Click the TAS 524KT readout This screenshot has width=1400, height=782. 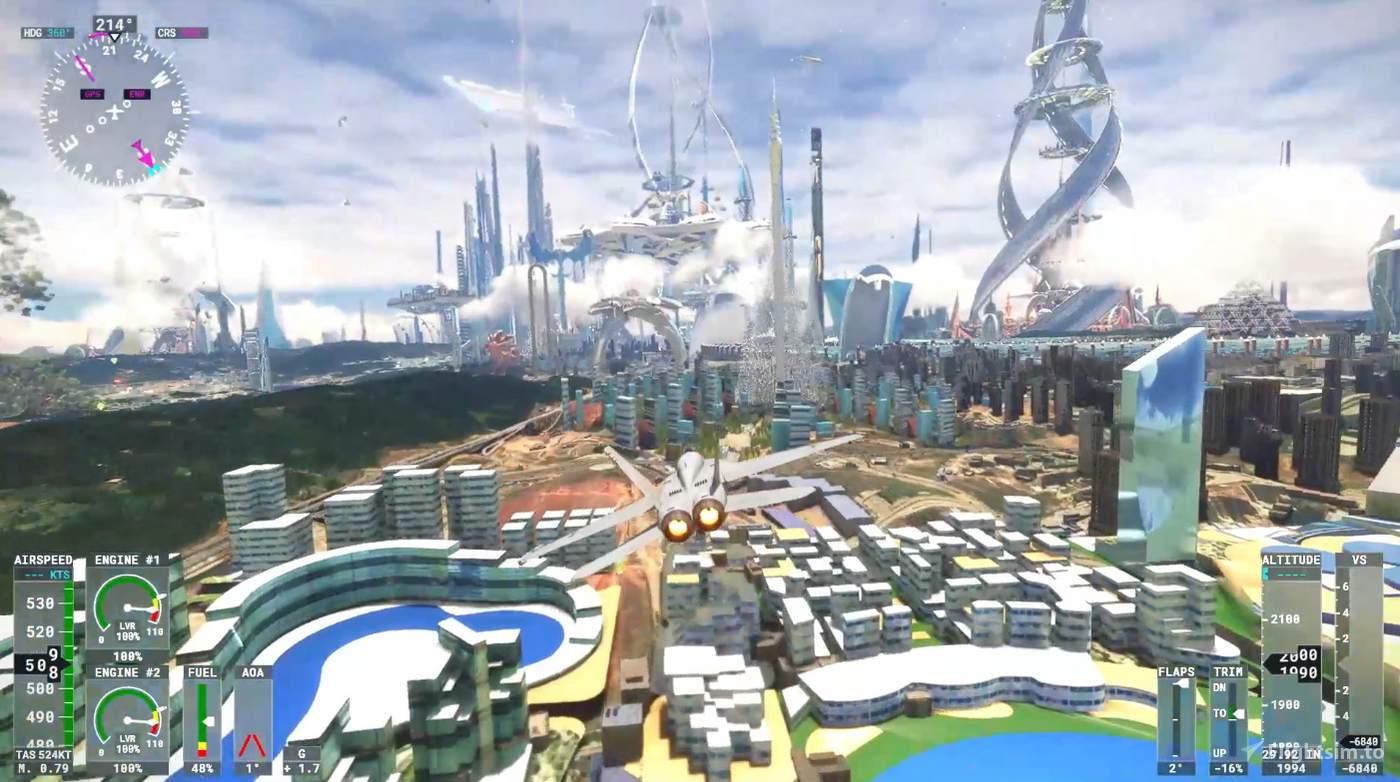(x=43, y=755)
